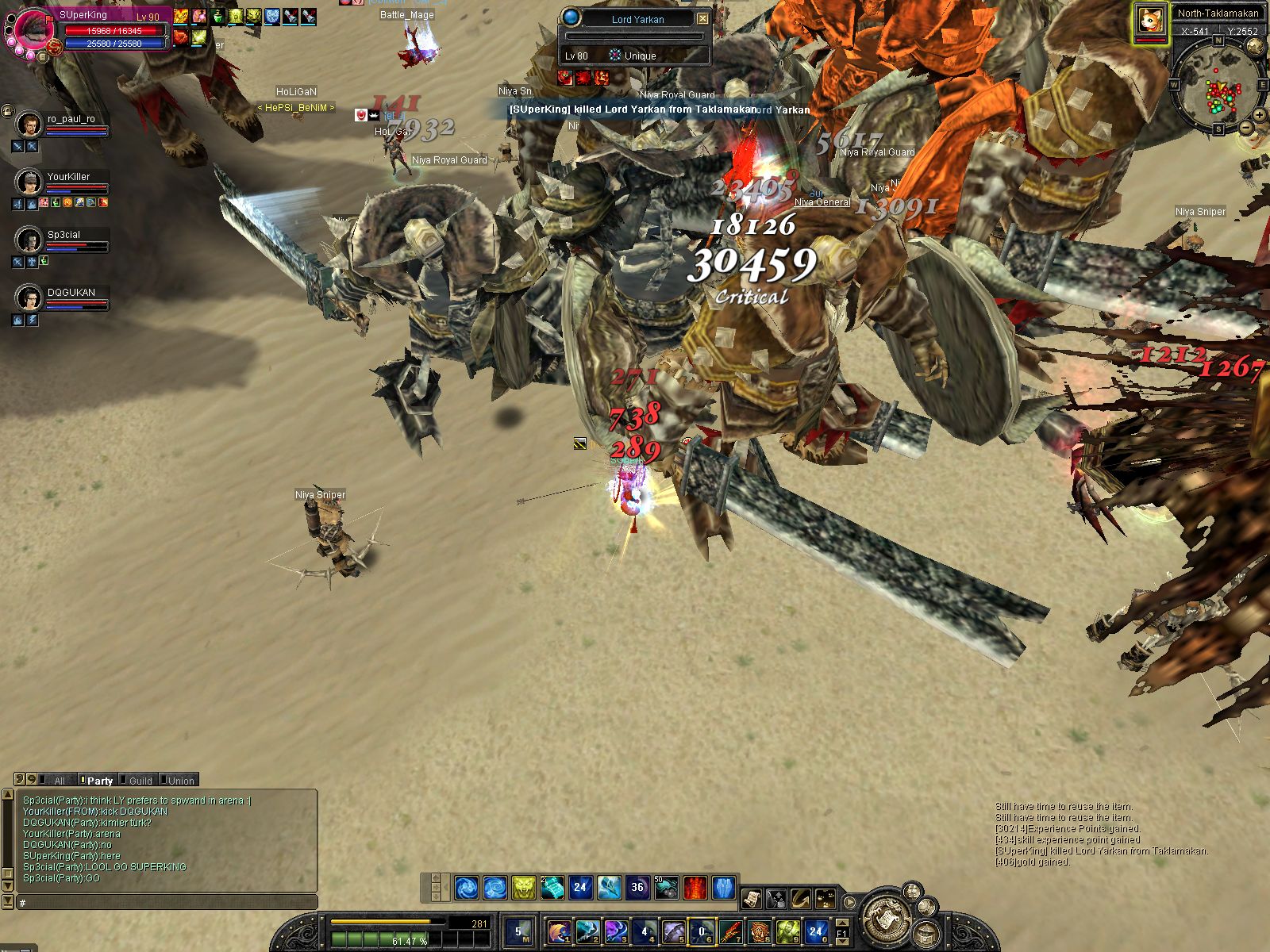Screen dimensions: 1270x952
Task: Zoom in the minimap with plus button
Action: (x=1260, y=116)
